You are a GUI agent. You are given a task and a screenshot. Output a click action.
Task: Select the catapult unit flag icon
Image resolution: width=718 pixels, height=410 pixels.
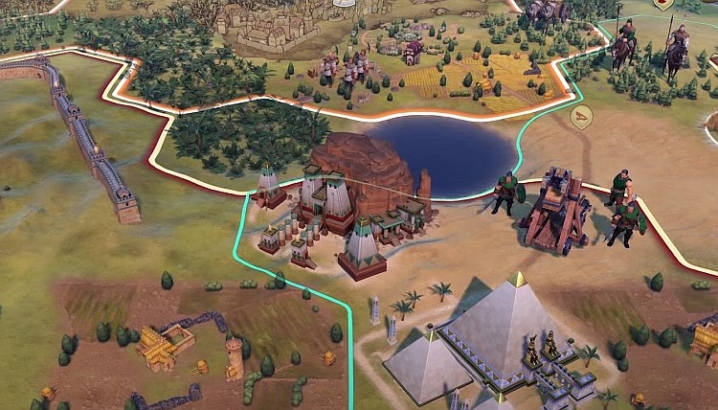click(581, 117)
